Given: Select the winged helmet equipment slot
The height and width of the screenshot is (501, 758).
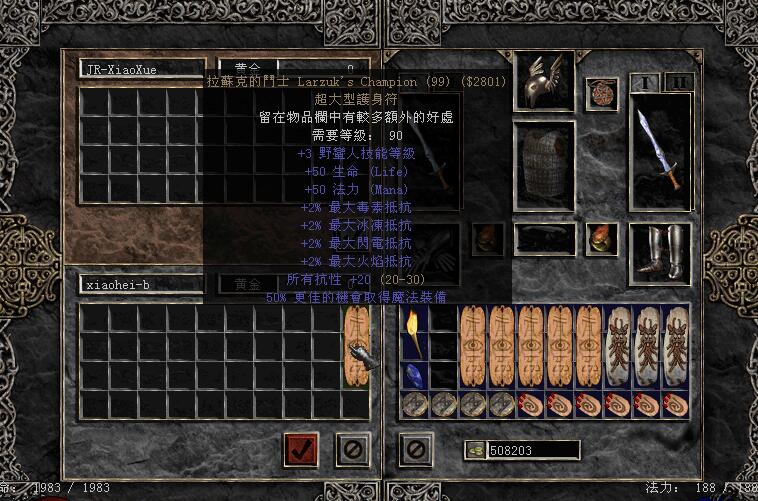Looking at the screenshot, I should (543, 81).
